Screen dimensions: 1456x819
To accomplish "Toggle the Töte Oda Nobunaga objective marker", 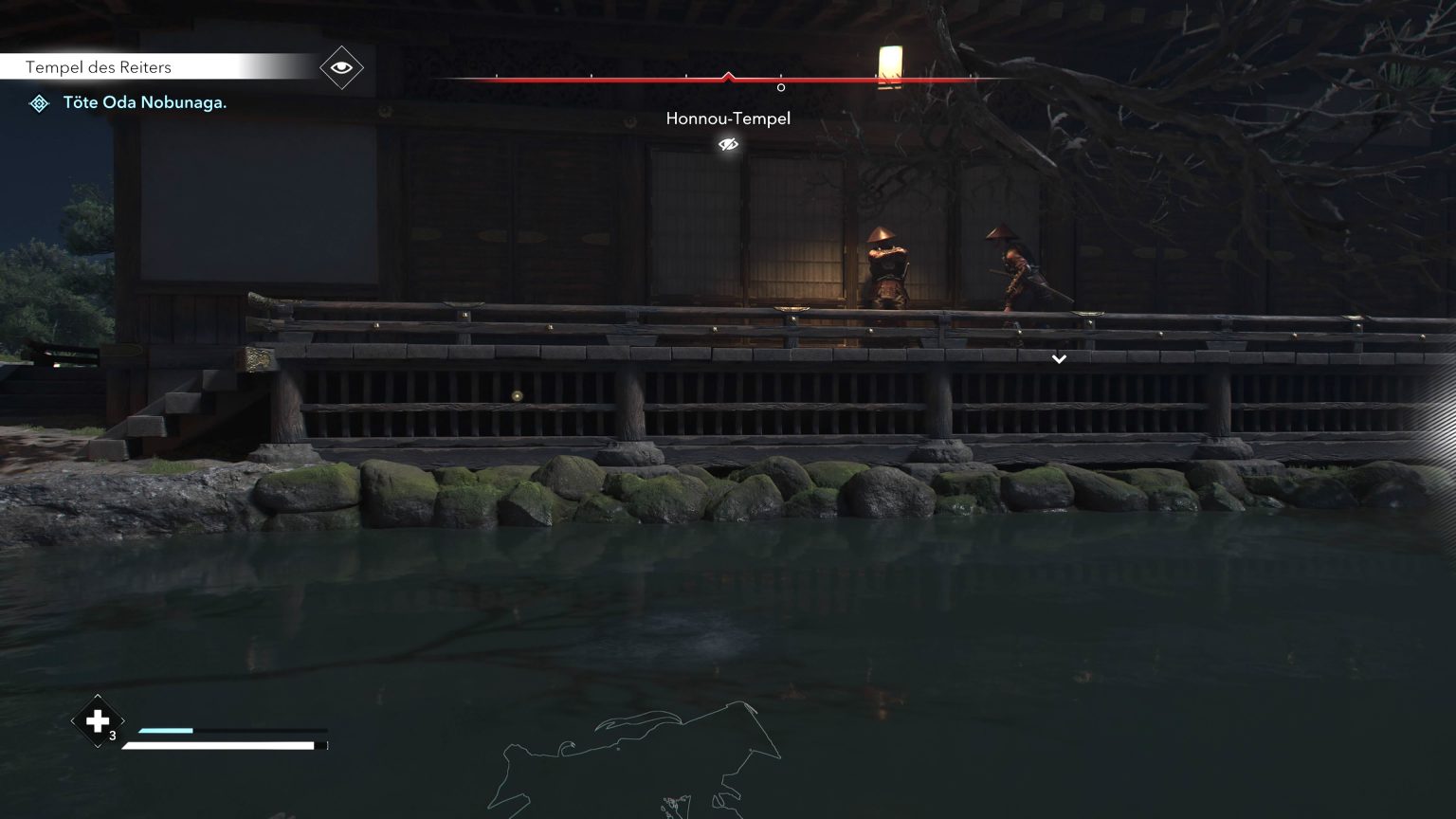I will (x=39, y=102).
